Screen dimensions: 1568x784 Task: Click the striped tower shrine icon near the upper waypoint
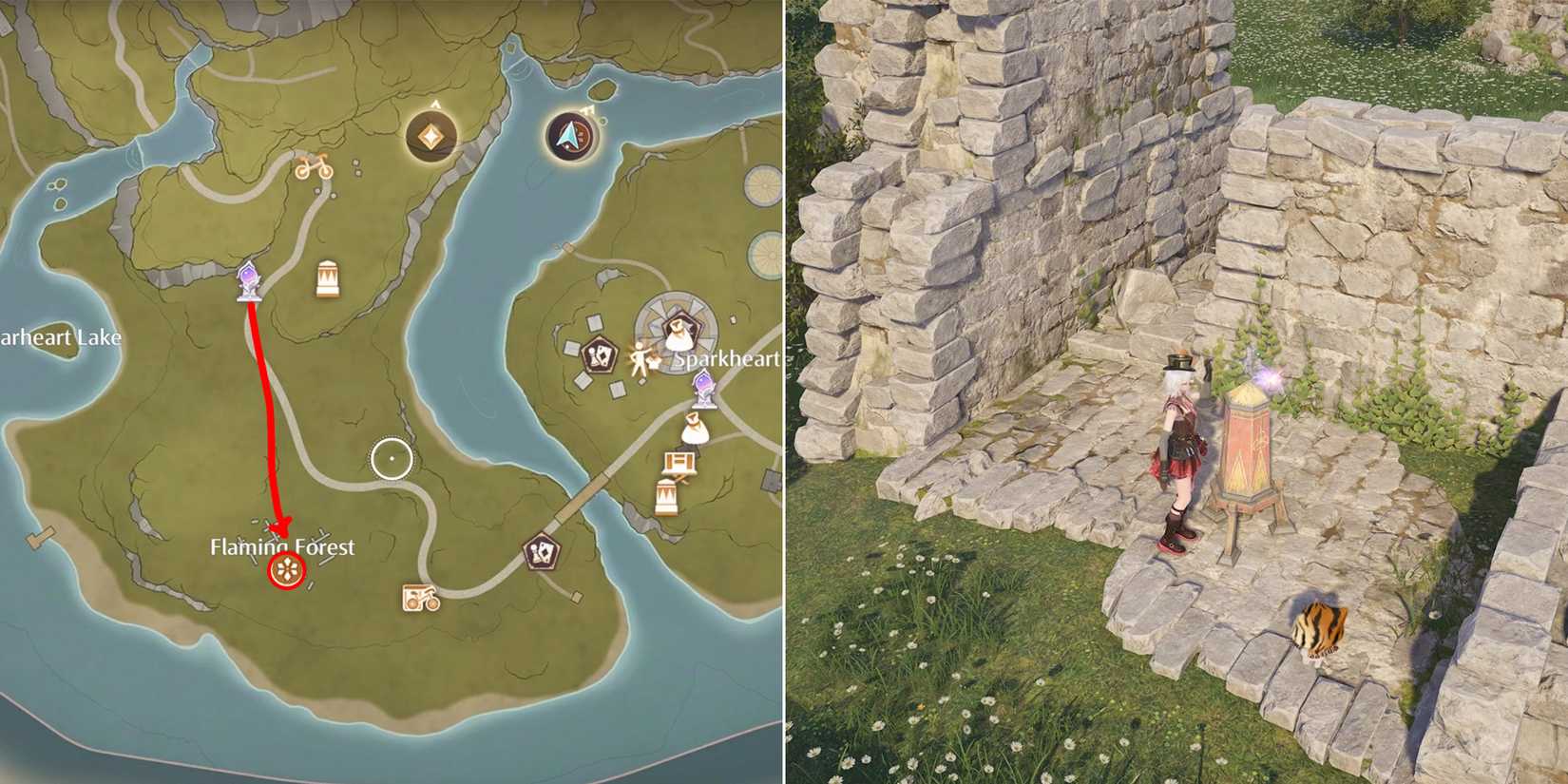point(328,277)
